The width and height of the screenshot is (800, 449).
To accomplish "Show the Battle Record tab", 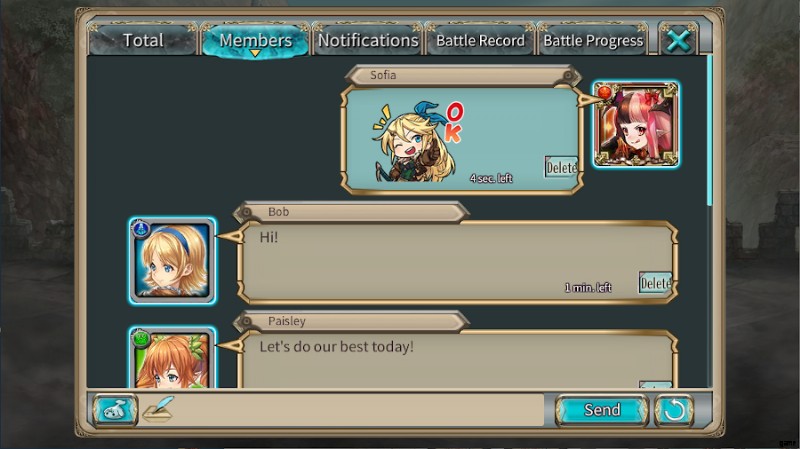I will (480, 41).
